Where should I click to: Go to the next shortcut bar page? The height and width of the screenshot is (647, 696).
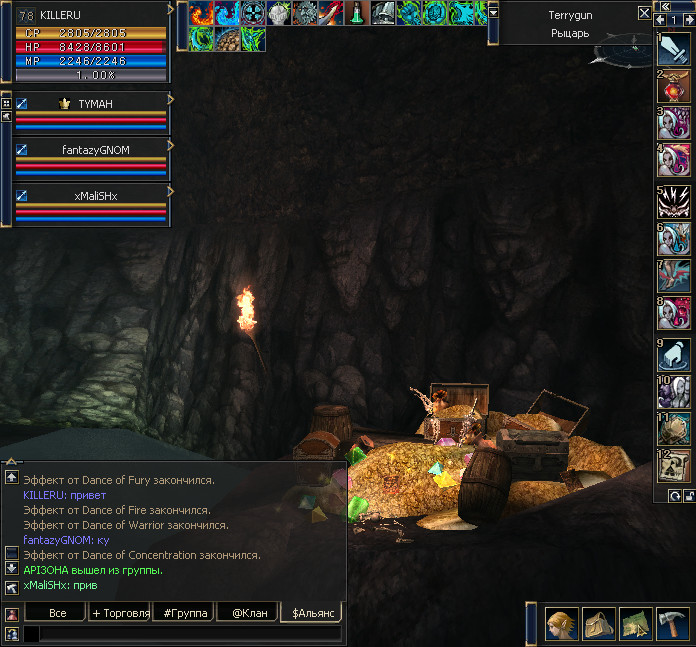[x=687, y=20]
